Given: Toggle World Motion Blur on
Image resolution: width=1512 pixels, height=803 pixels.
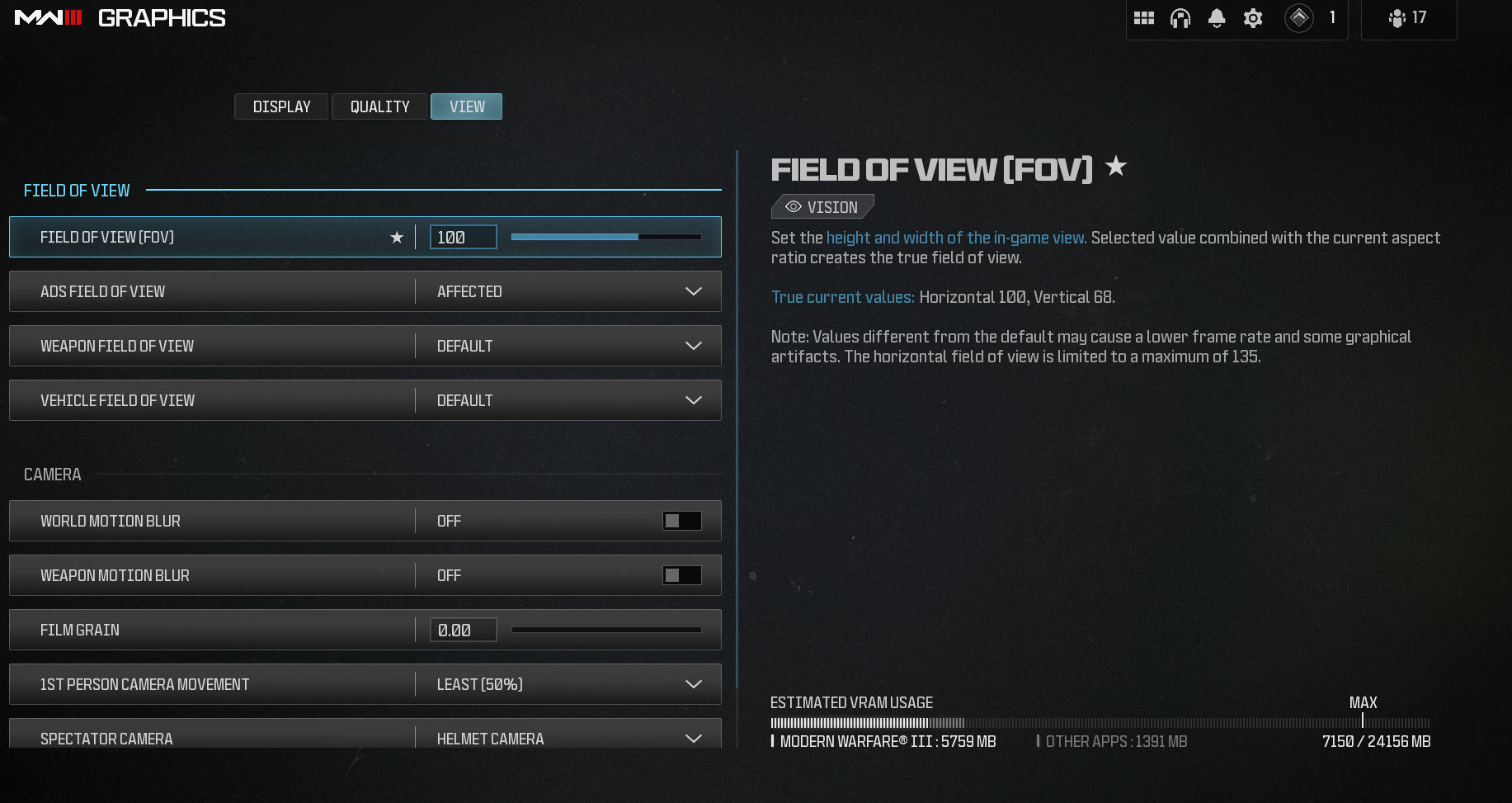Looking at the screenshot, I should click(x=682, y=521).
